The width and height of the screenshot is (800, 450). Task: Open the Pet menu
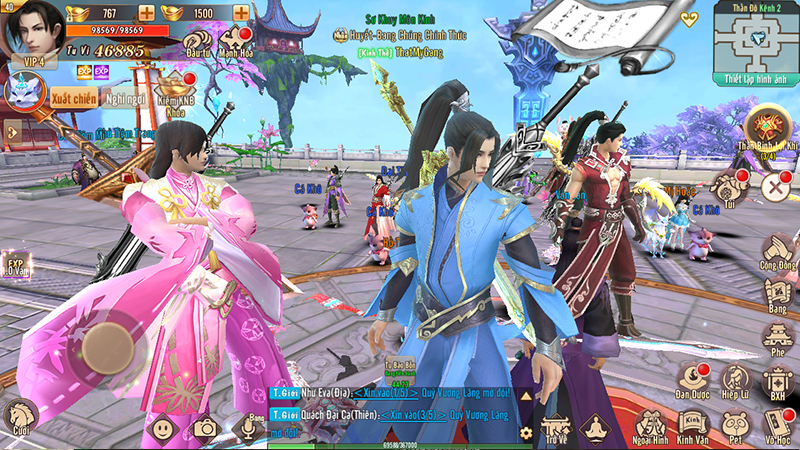[x=735, y=426]
